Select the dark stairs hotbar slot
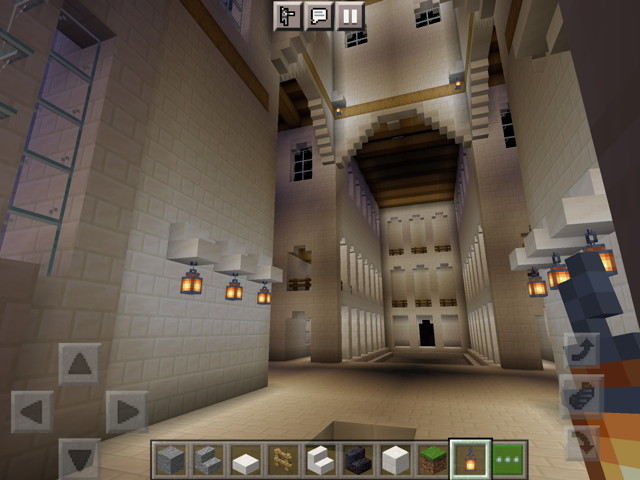The image size is (640, 480). 357,459
